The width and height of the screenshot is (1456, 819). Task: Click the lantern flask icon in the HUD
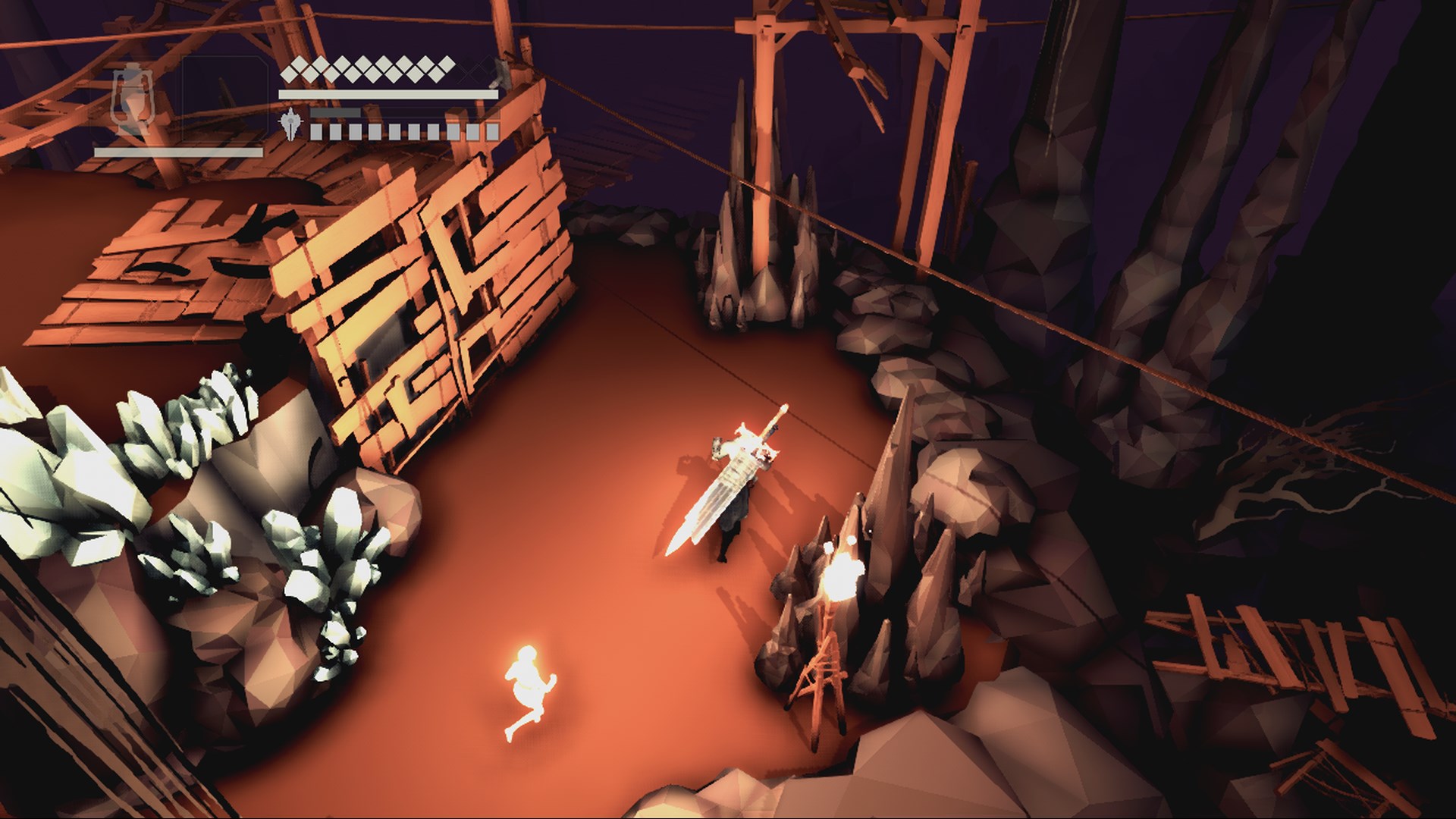pos(133,99)
